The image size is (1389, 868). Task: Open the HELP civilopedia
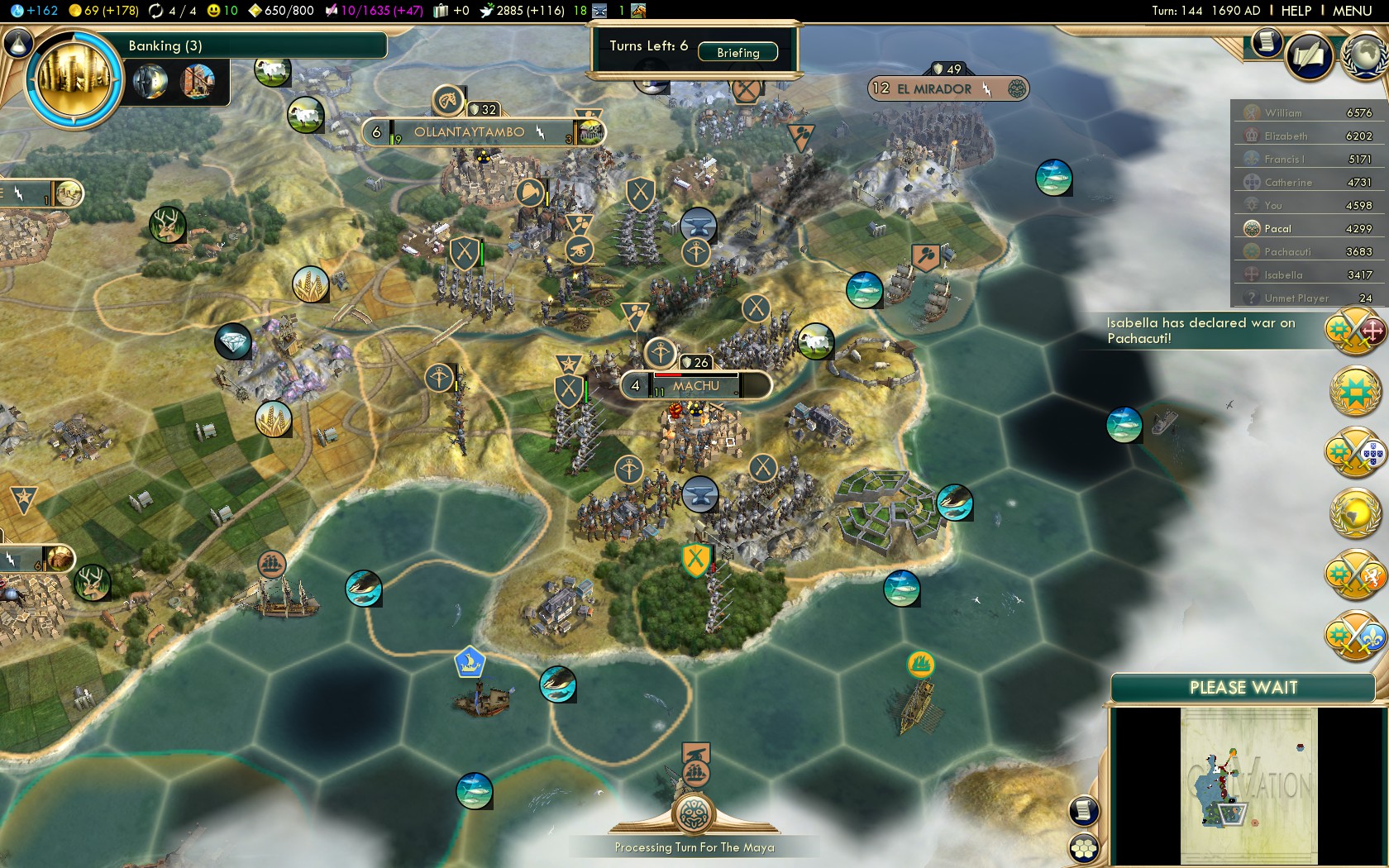coord(1296,11)
